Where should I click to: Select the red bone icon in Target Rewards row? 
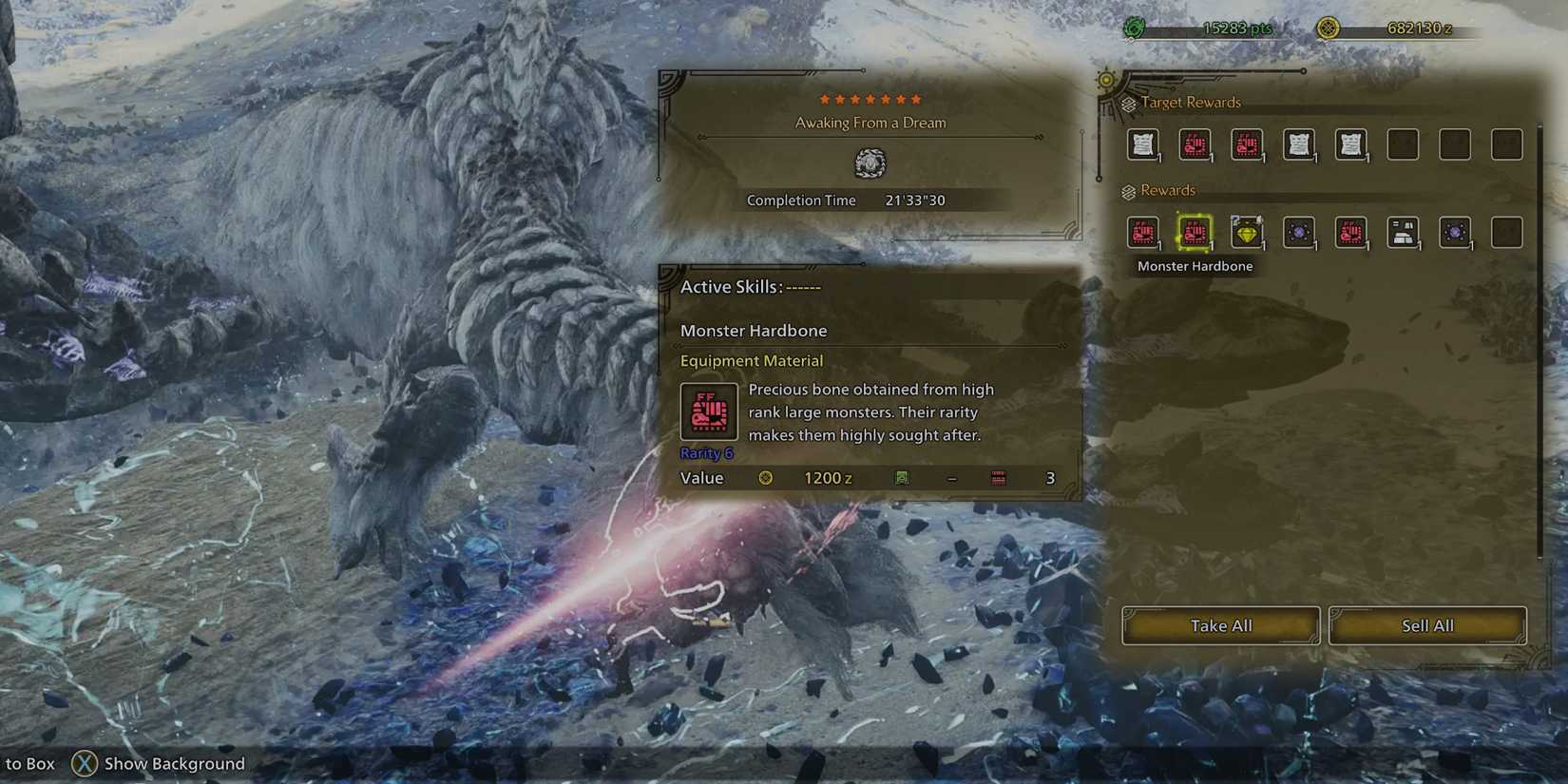(1195, 144)
